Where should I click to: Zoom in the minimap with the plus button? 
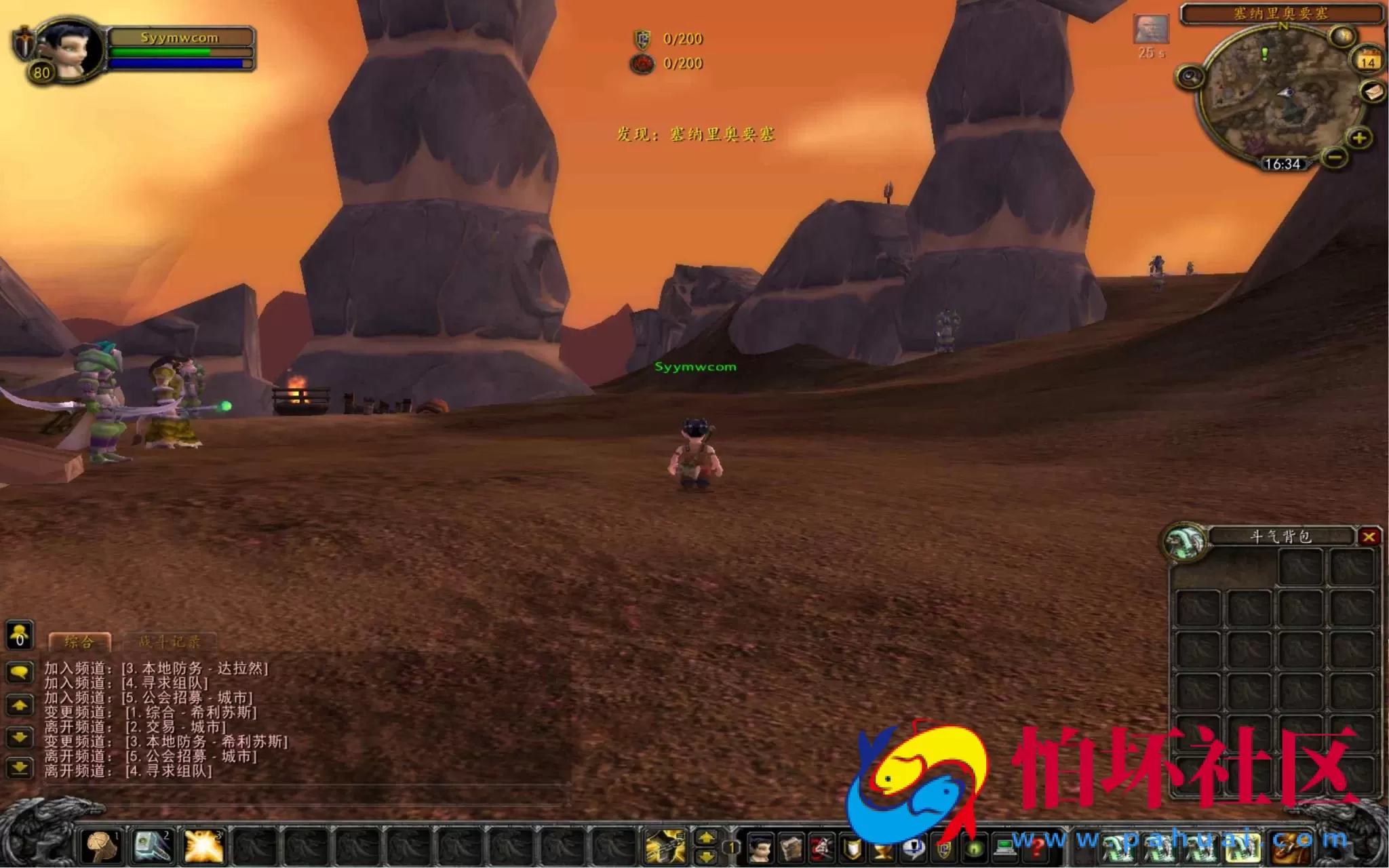pyautogui.click(x=1360, y=138)
